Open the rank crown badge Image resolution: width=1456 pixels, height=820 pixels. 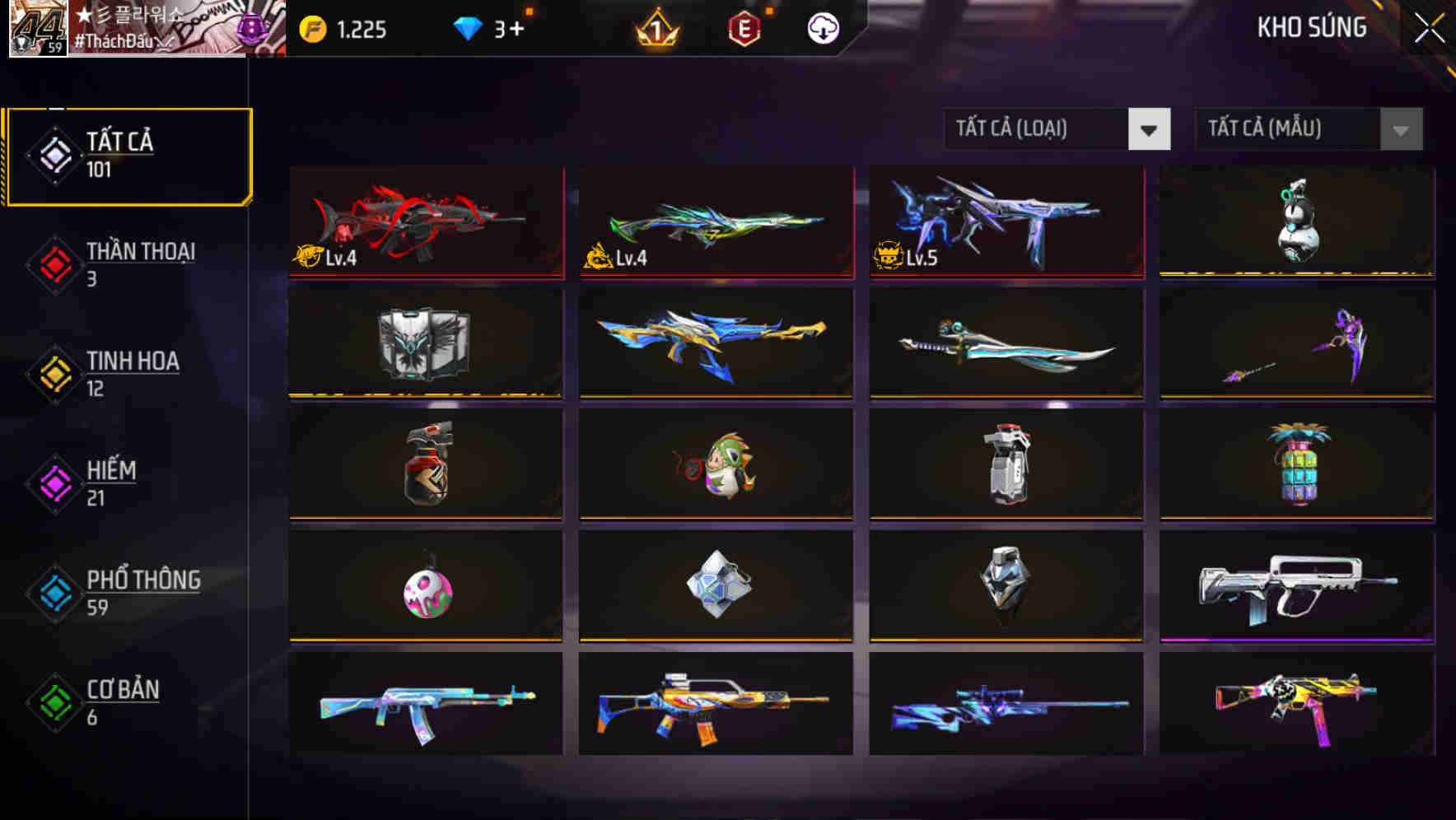pyautogui.click(x=656, y=27)
